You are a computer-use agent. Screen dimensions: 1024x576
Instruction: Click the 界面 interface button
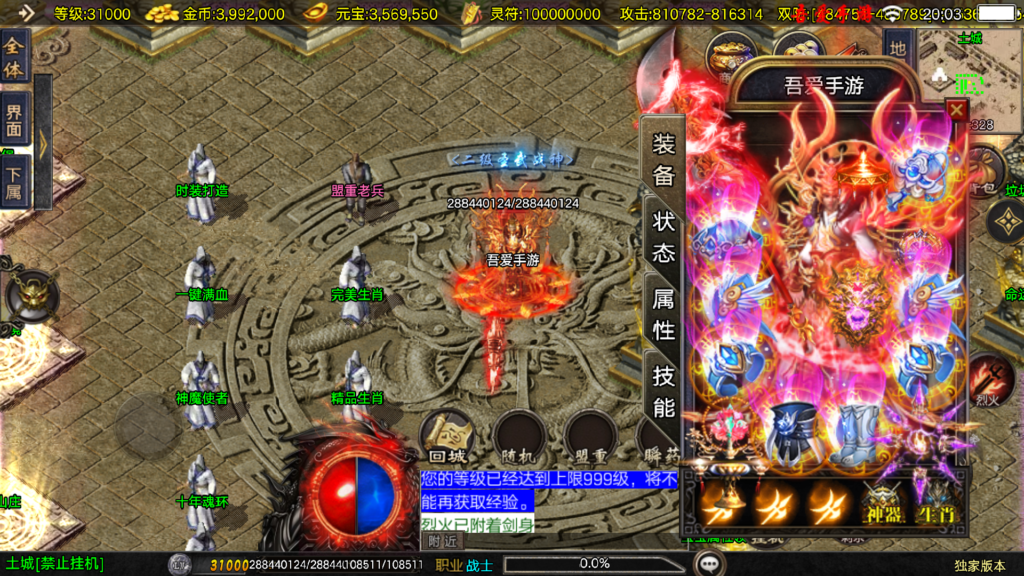point(14,118)
